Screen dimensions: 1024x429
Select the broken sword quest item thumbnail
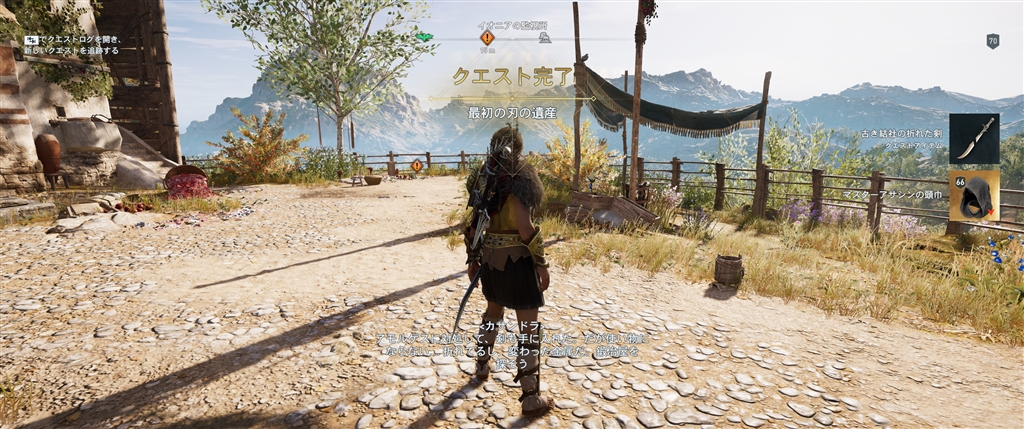point(973,138)
